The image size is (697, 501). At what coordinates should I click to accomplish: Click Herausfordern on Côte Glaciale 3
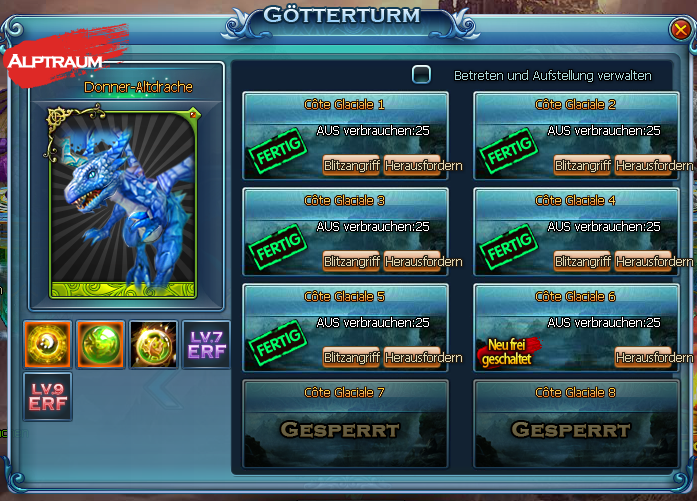[412, 261]
